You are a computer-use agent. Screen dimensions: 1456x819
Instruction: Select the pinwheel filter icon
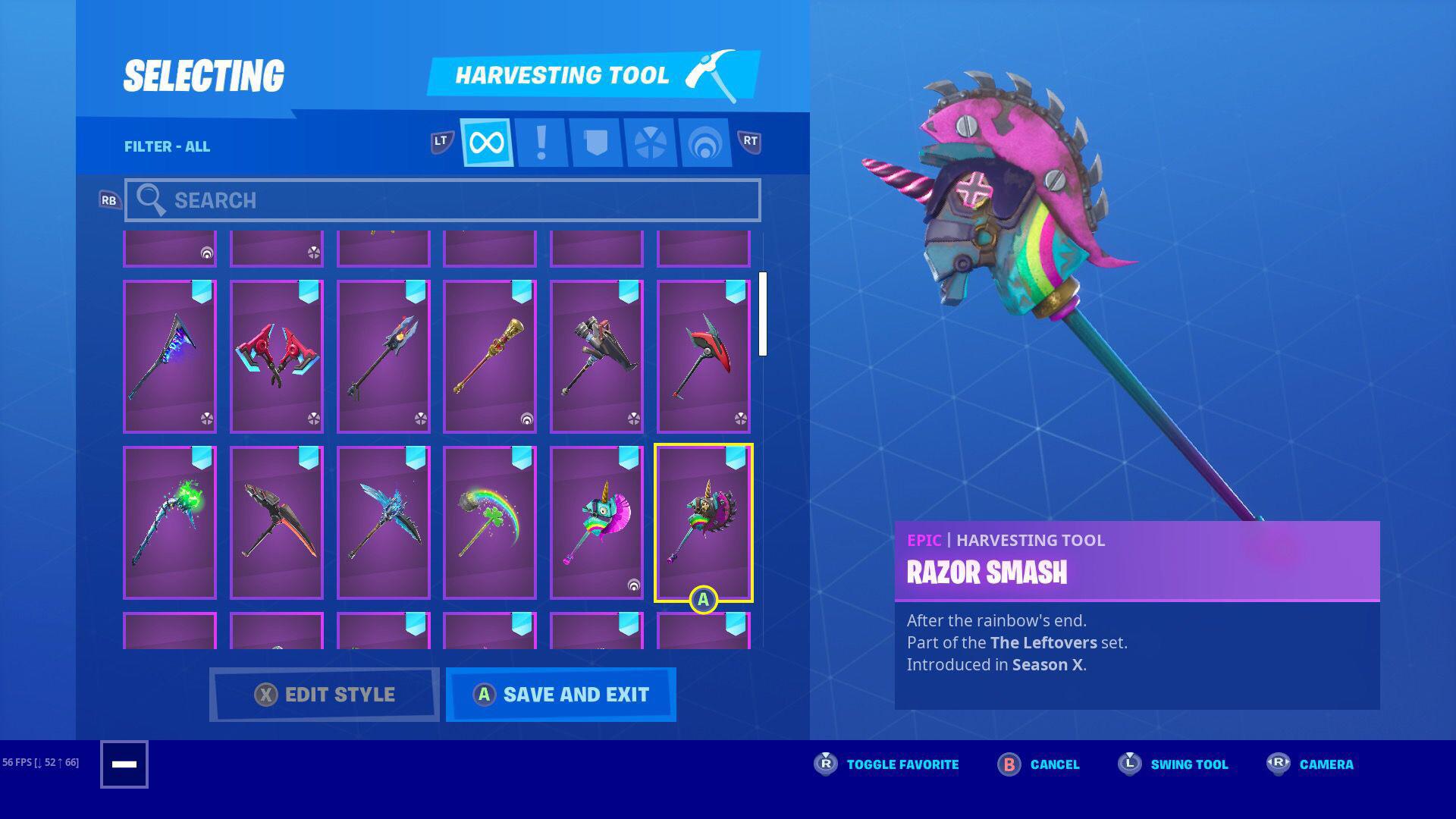coord(649,142)
